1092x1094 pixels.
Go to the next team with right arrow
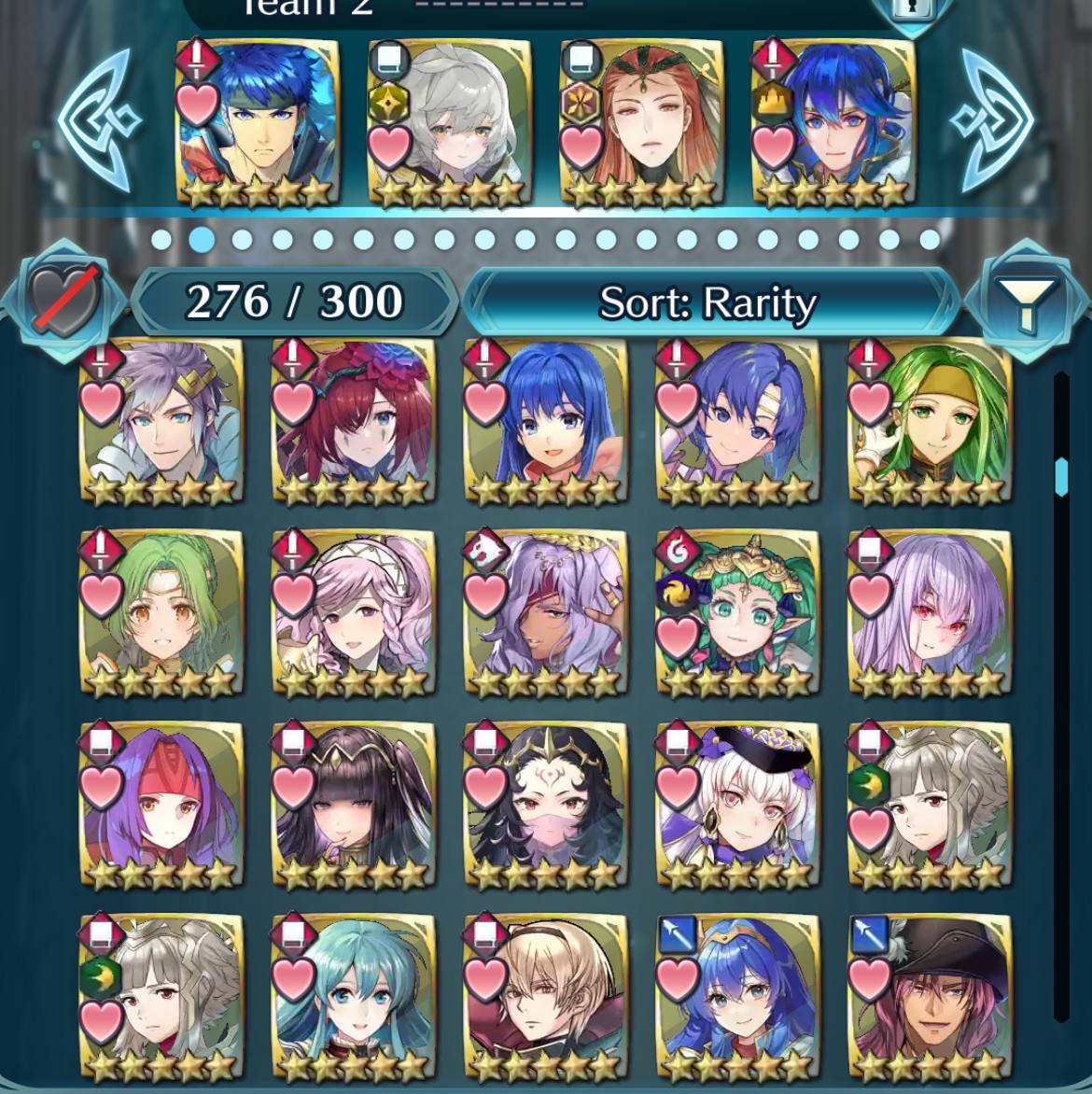992,119
